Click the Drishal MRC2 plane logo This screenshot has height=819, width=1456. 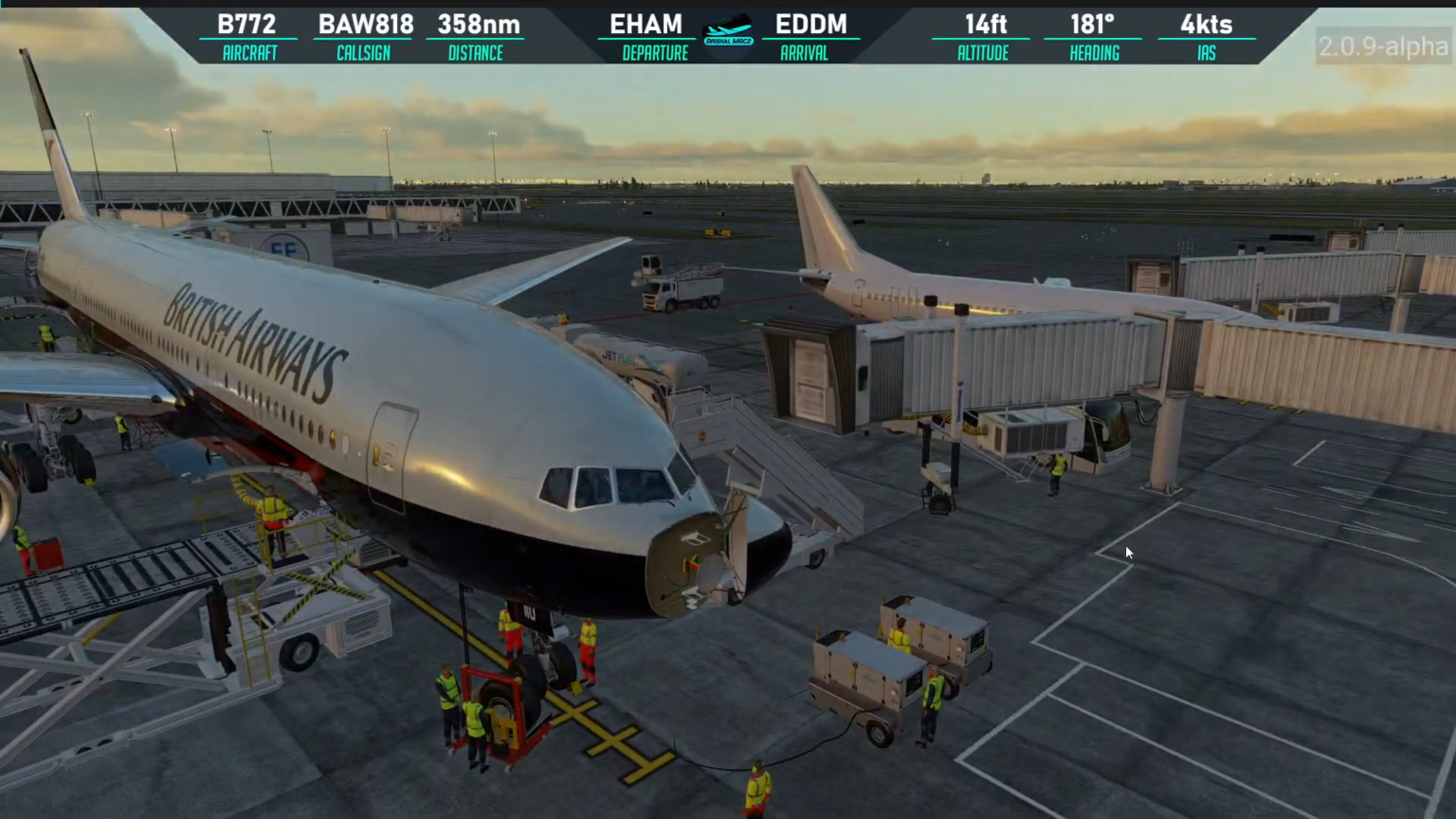(727, 28)
